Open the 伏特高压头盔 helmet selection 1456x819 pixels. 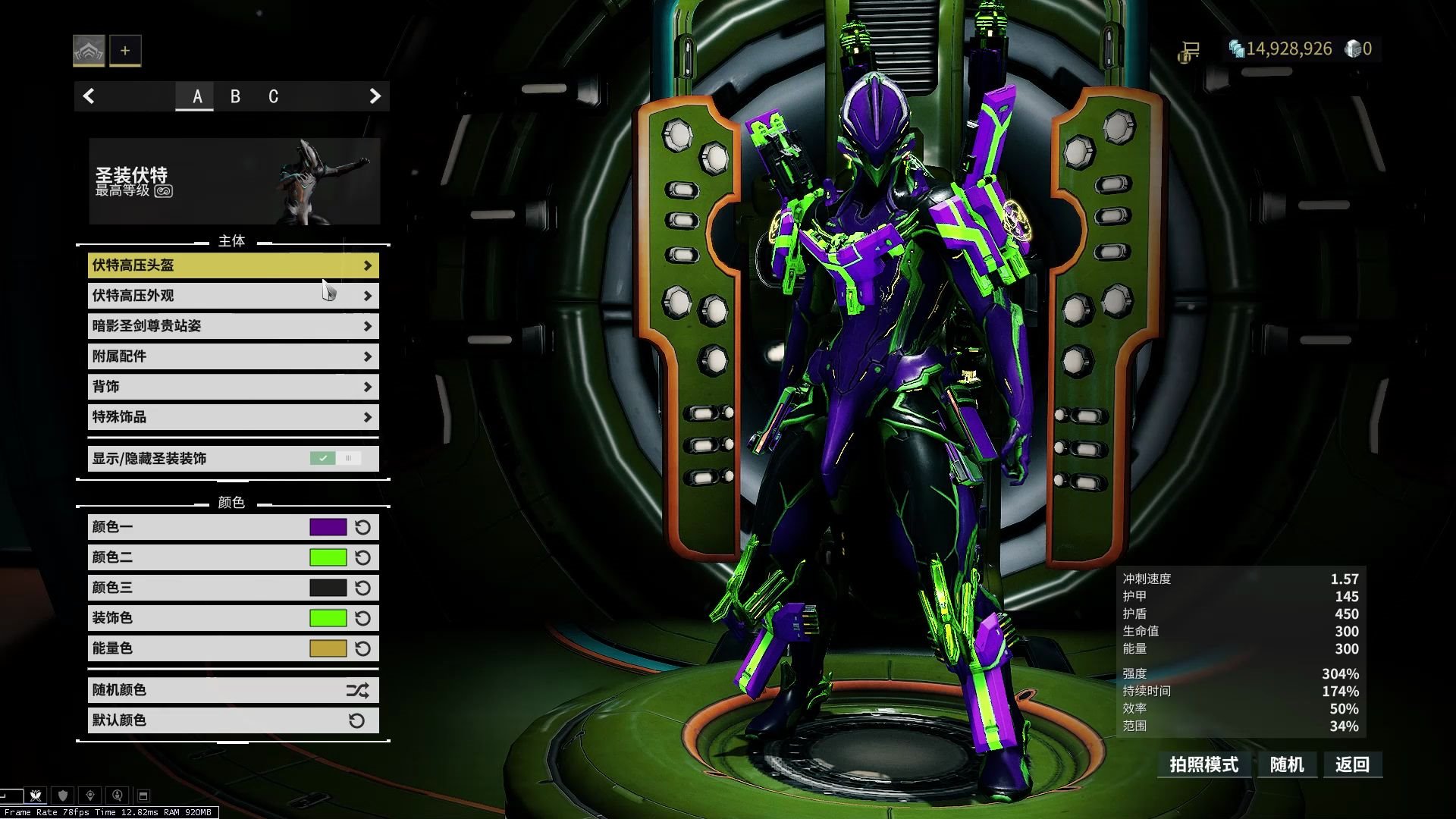pyautogui.click(x=233, y=265)
